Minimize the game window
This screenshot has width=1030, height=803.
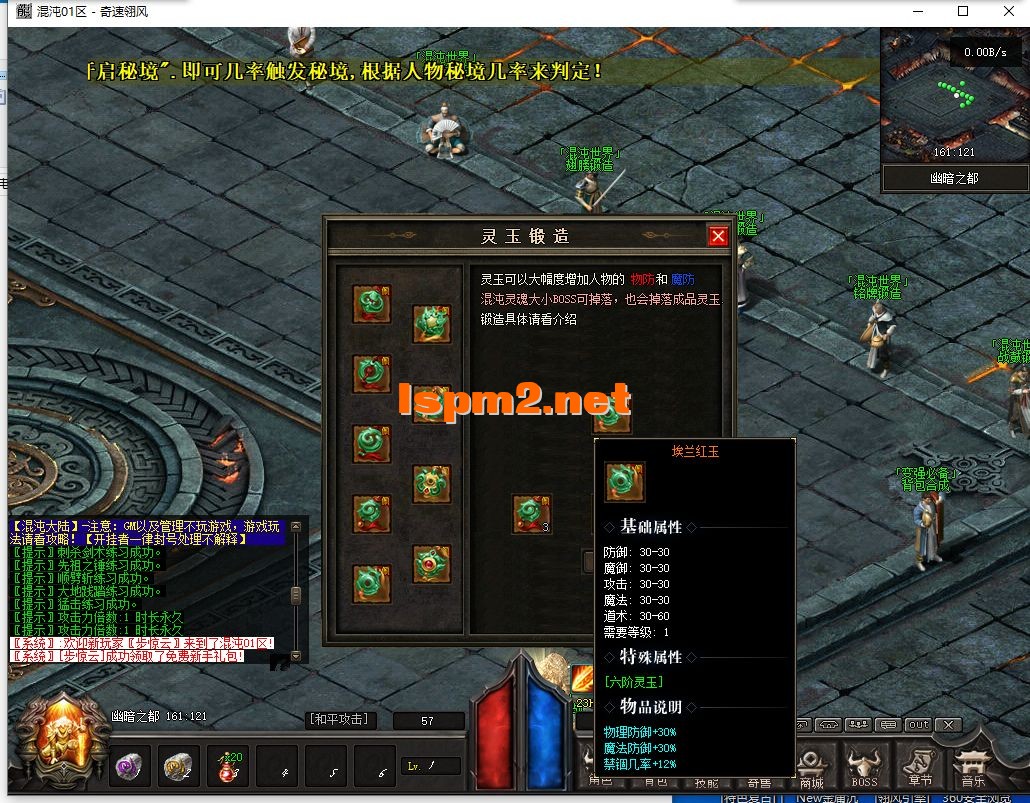click(x=917, y=12)
